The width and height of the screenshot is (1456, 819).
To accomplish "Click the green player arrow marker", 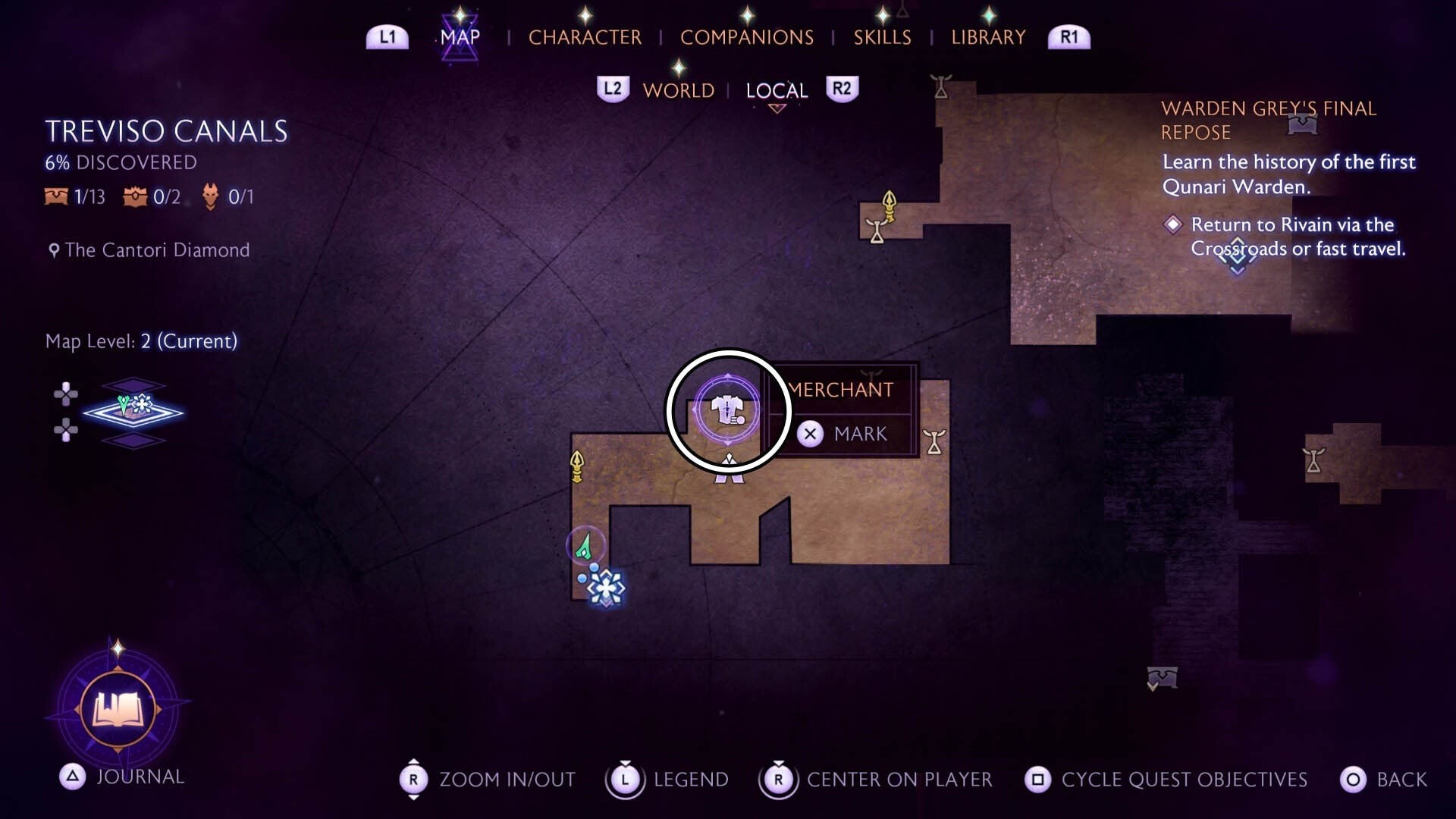I will click(x=585, y=546).
